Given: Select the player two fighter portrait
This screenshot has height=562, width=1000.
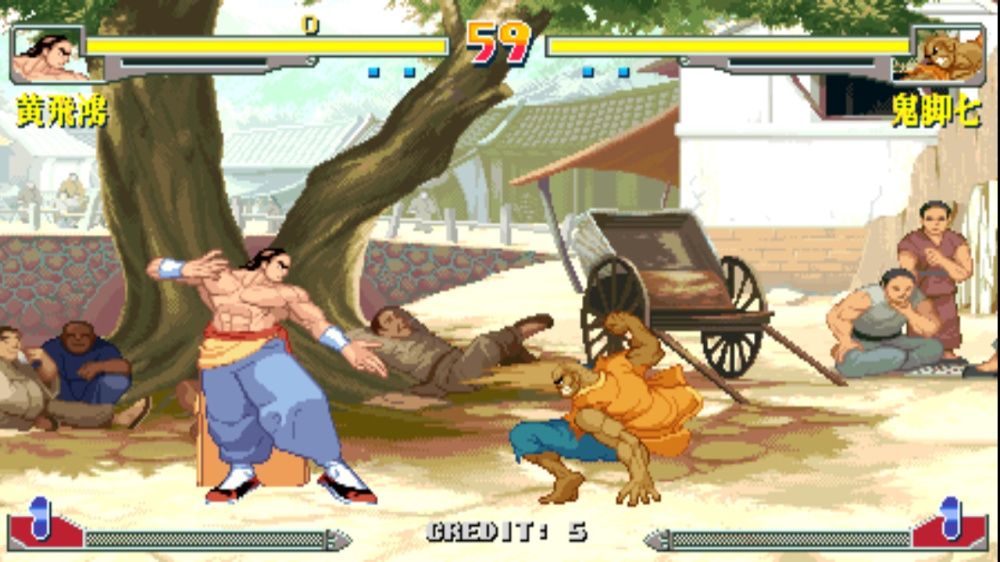Looking at the screenshot, I should pyautogui.click(x=949, y=56).
